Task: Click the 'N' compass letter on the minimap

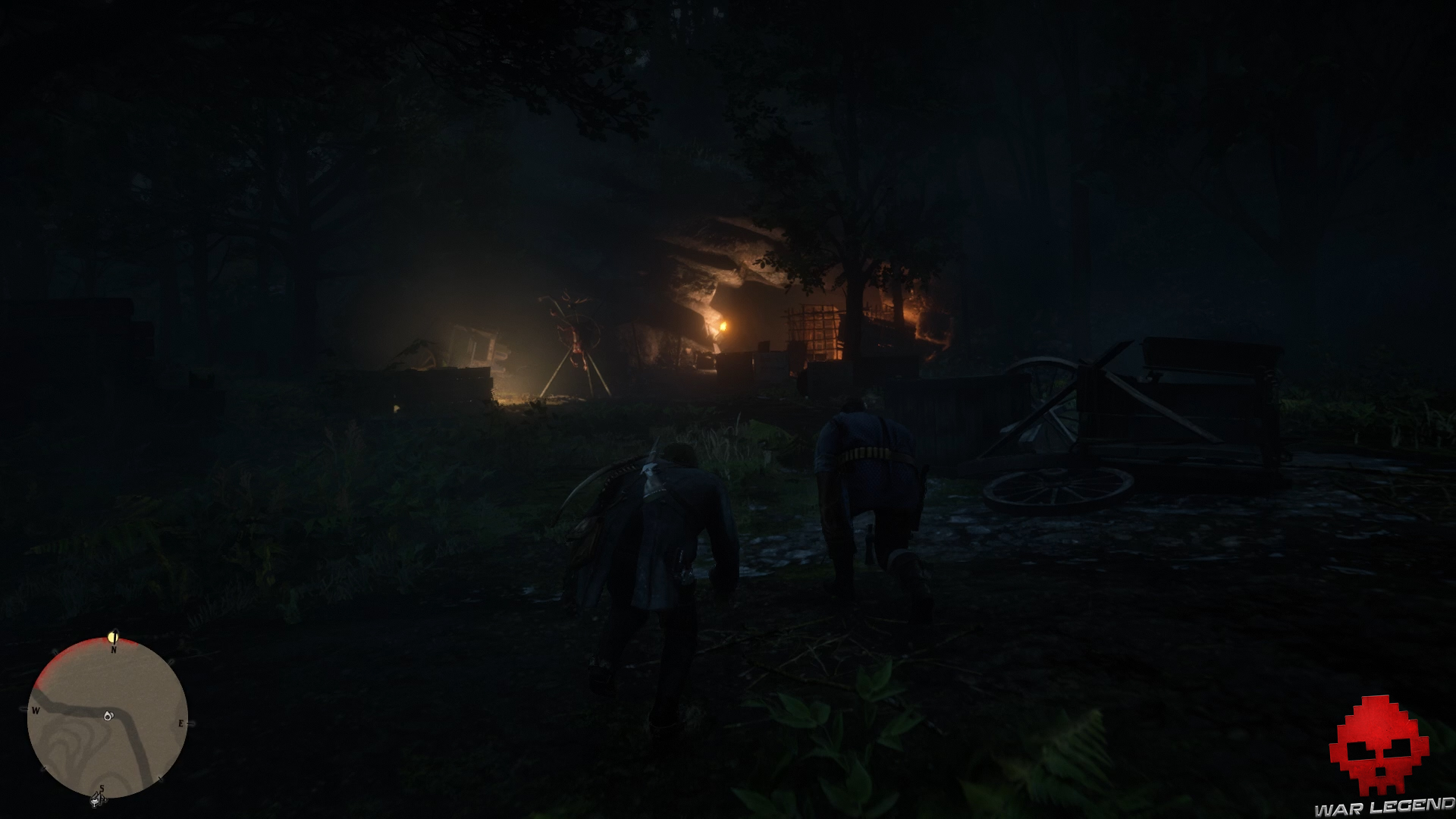Action: (114, 650)
